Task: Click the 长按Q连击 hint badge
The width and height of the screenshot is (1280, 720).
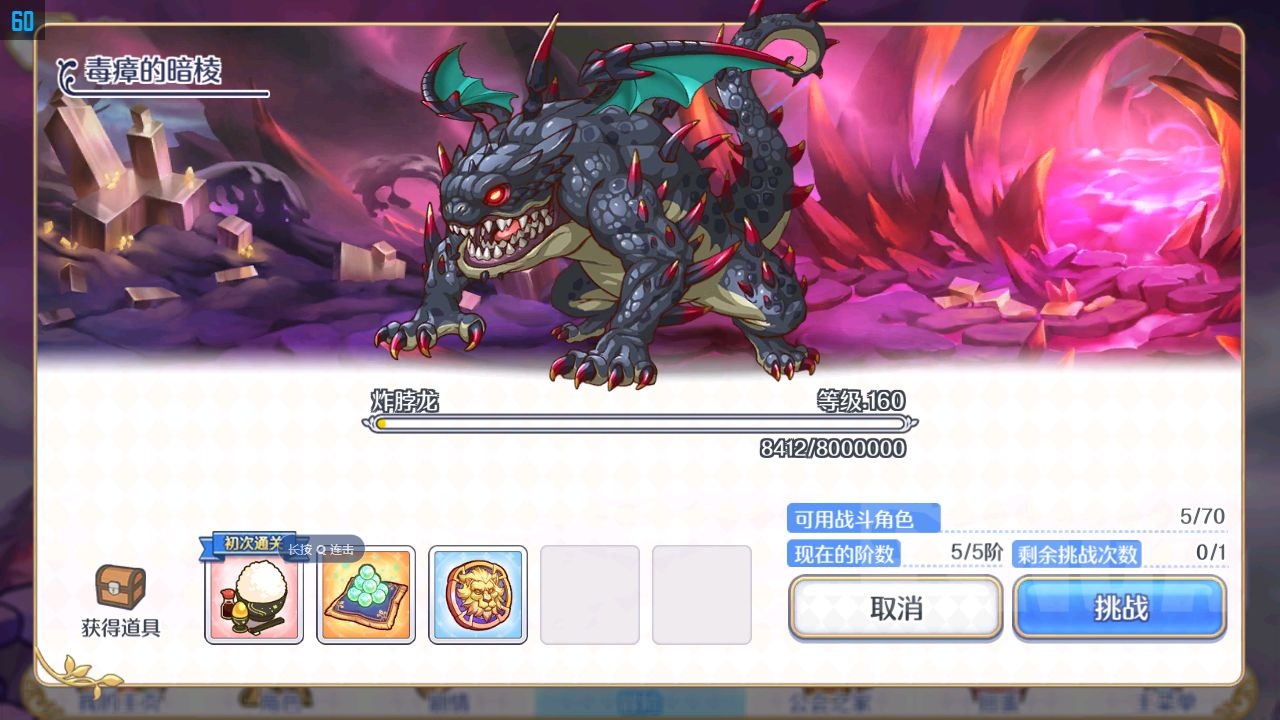Action: click(x=320, y=550)
